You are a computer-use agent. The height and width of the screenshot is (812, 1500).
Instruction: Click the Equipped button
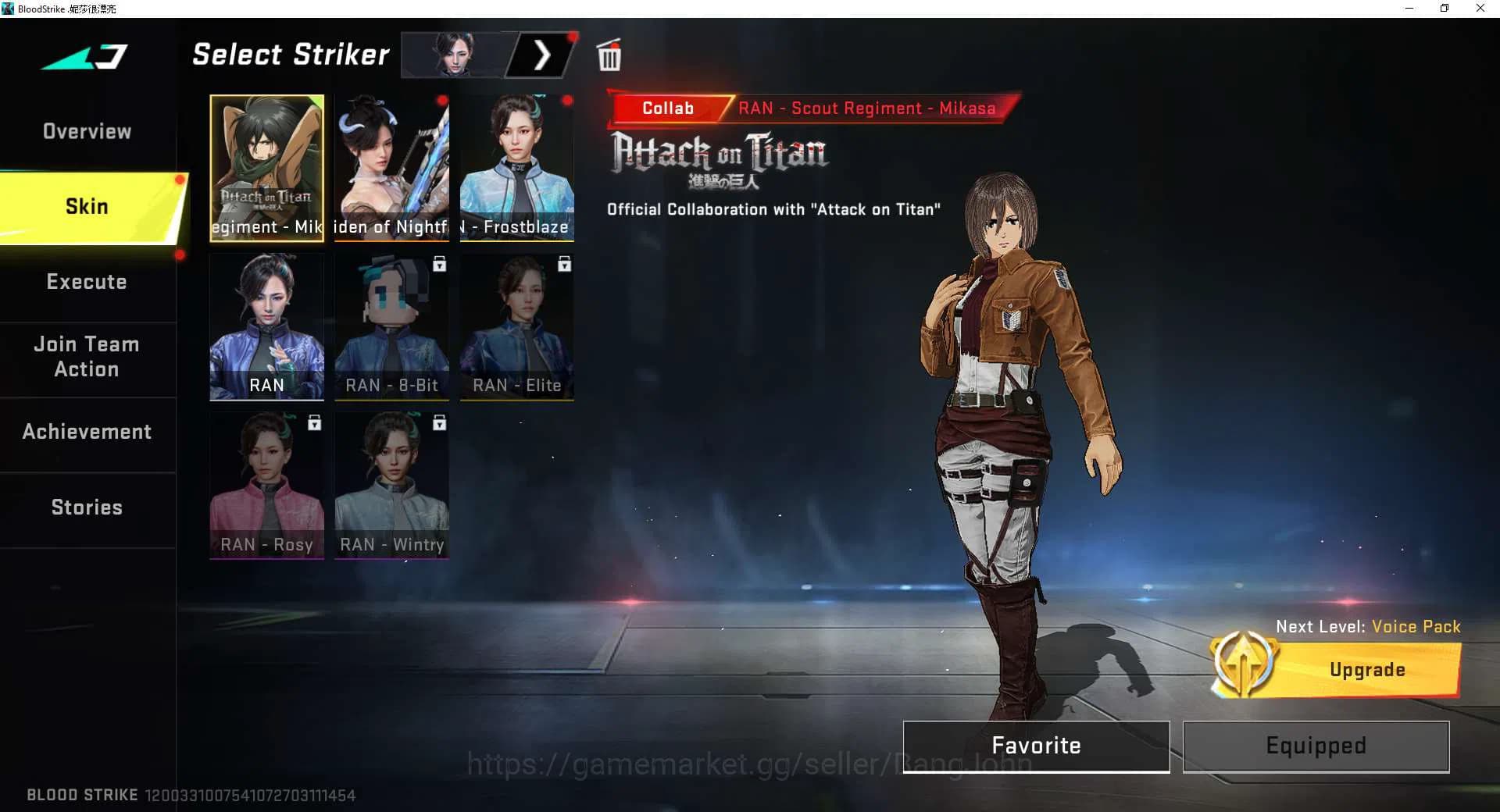[1316, 746]
